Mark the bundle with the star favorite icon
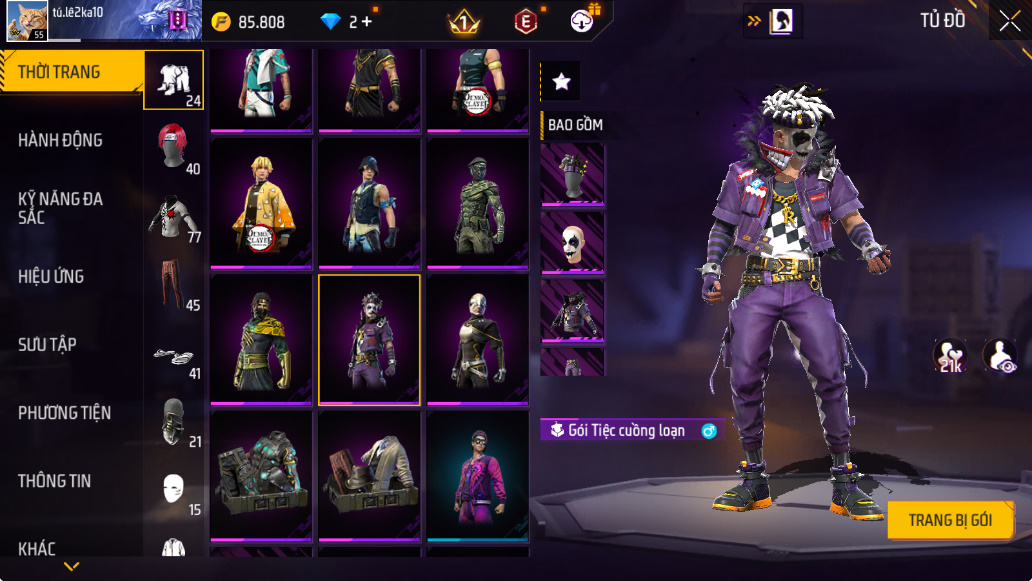The height and width of the screenshot is (581, 1032). (x=561, y=82)
